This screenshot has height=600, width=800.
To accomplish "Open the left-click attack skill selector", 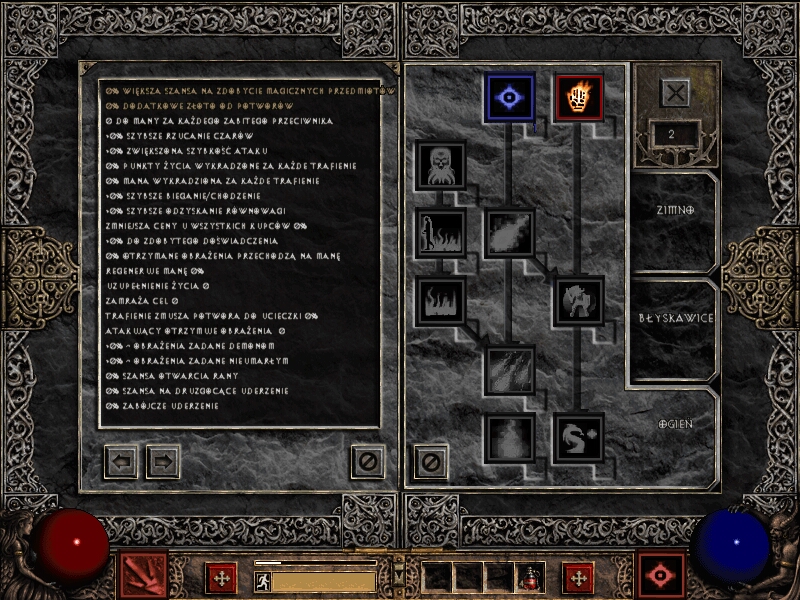I will (x=143, y=576).
